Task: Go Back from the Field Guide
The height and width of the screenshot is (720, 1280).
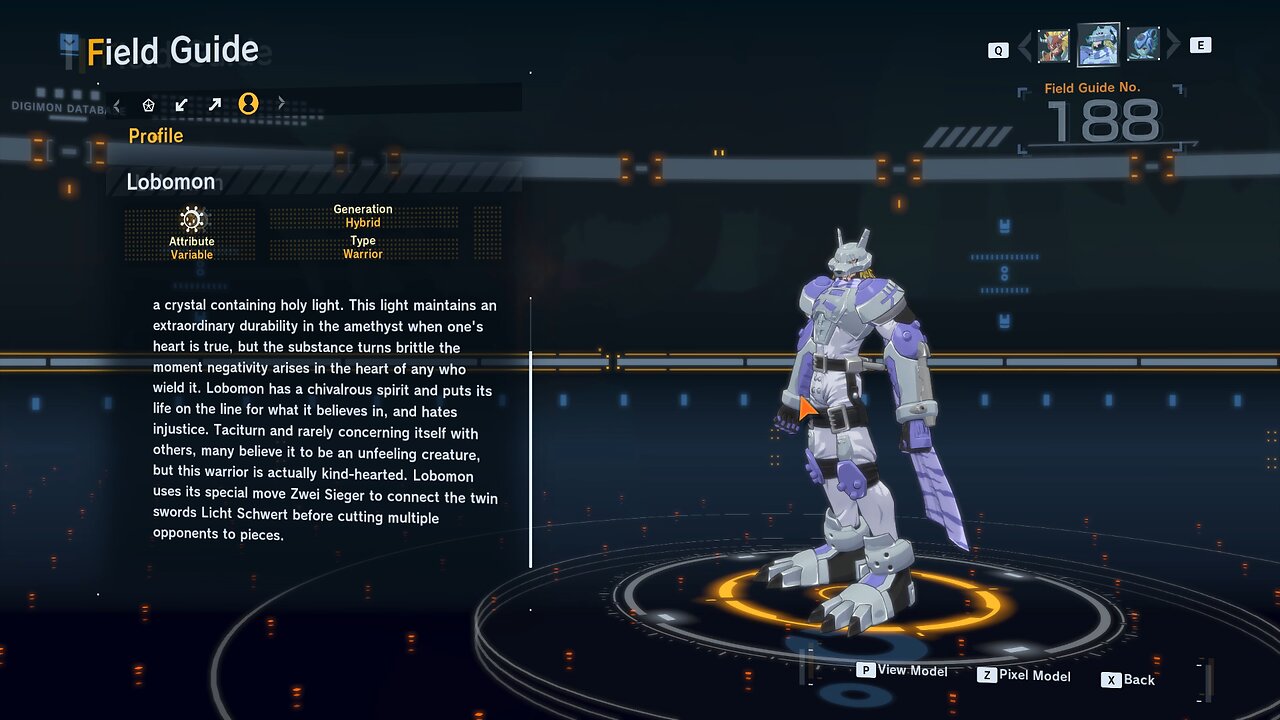Action: point(1129,680)
